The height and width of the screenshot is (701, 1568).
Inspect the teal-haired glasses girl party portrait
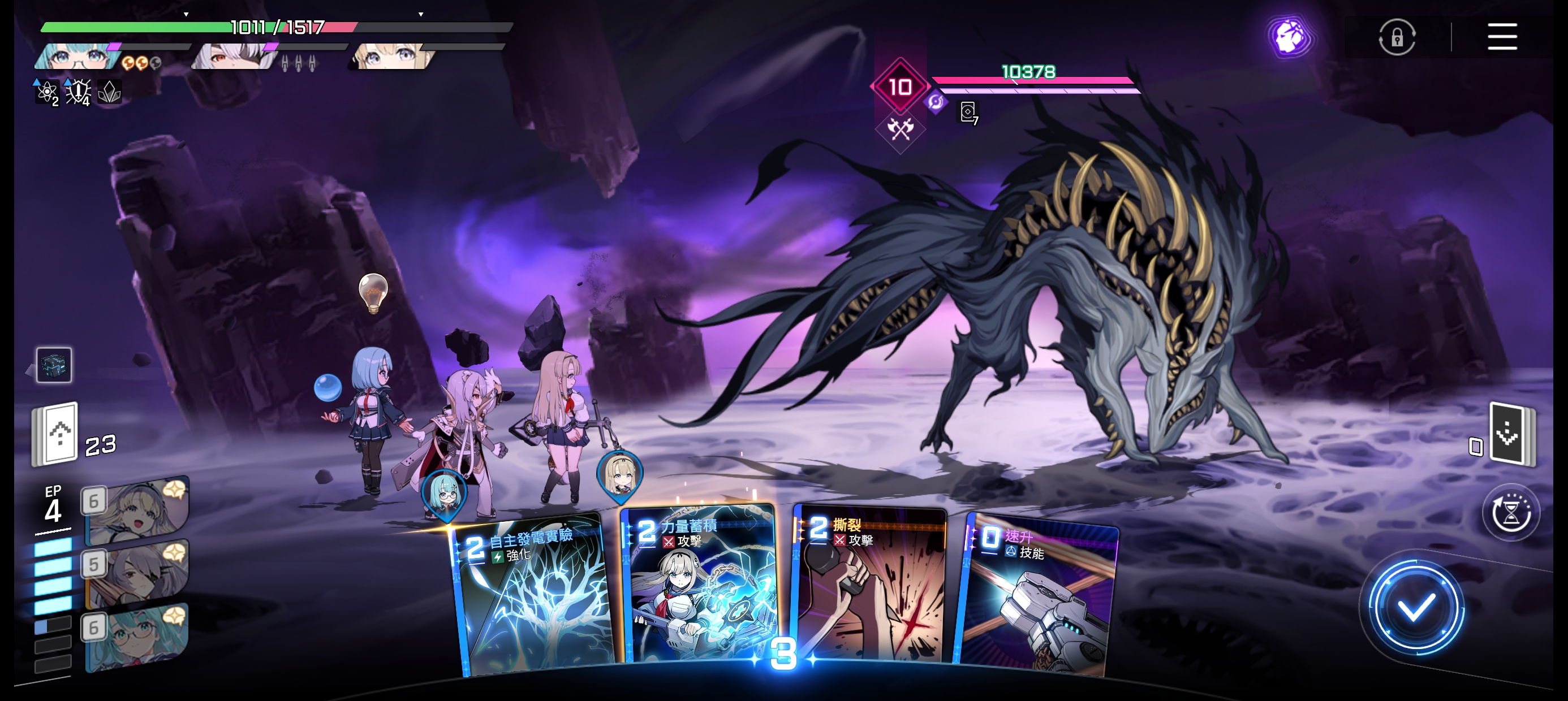click(x=76, y=57)
